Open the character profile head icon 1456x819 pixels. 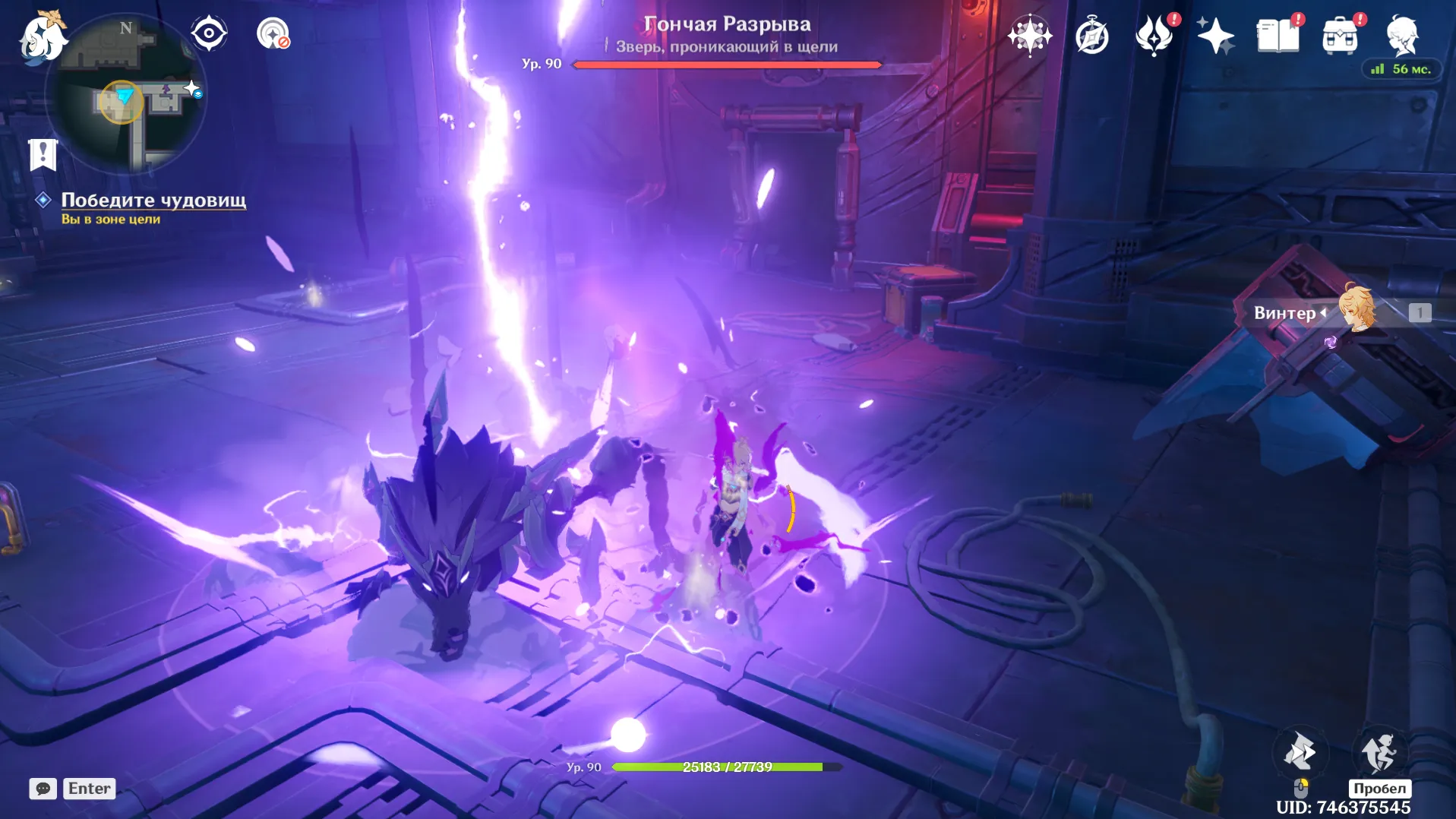(1401, 36)
